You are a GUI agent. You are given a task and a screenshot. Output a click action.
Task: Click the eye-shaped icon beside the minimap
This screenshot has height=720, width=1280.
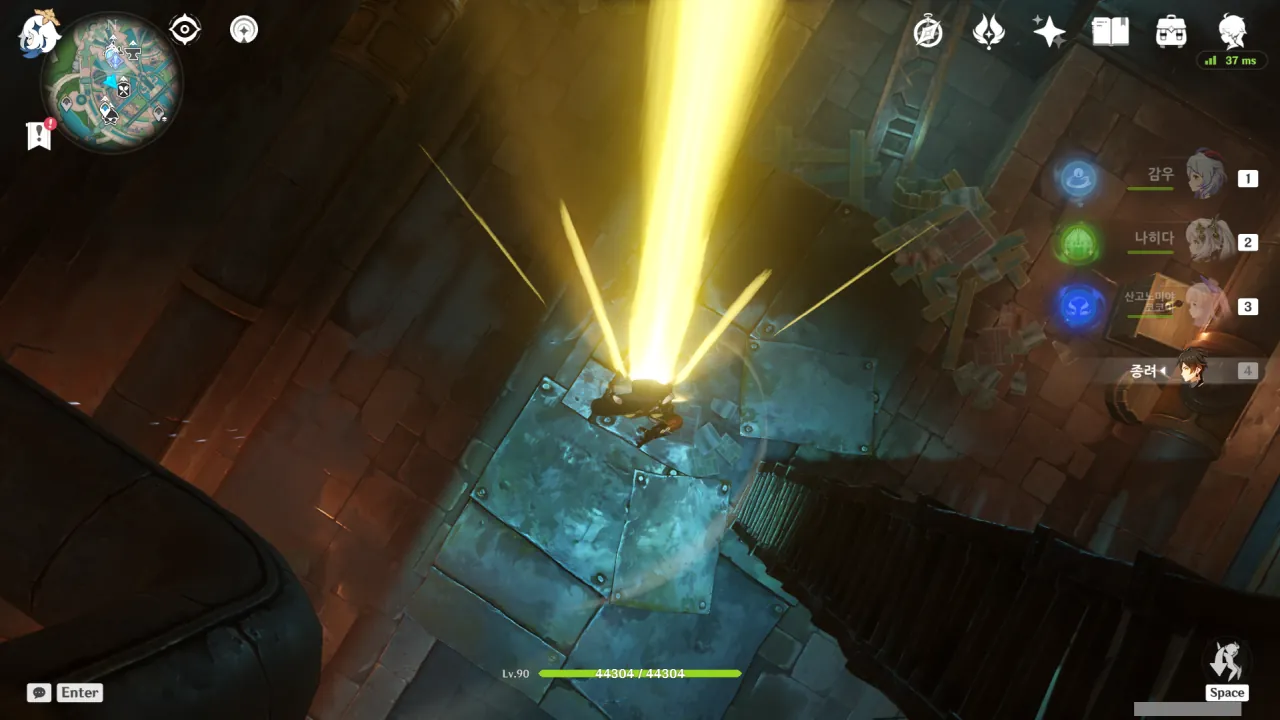[185, 30]
